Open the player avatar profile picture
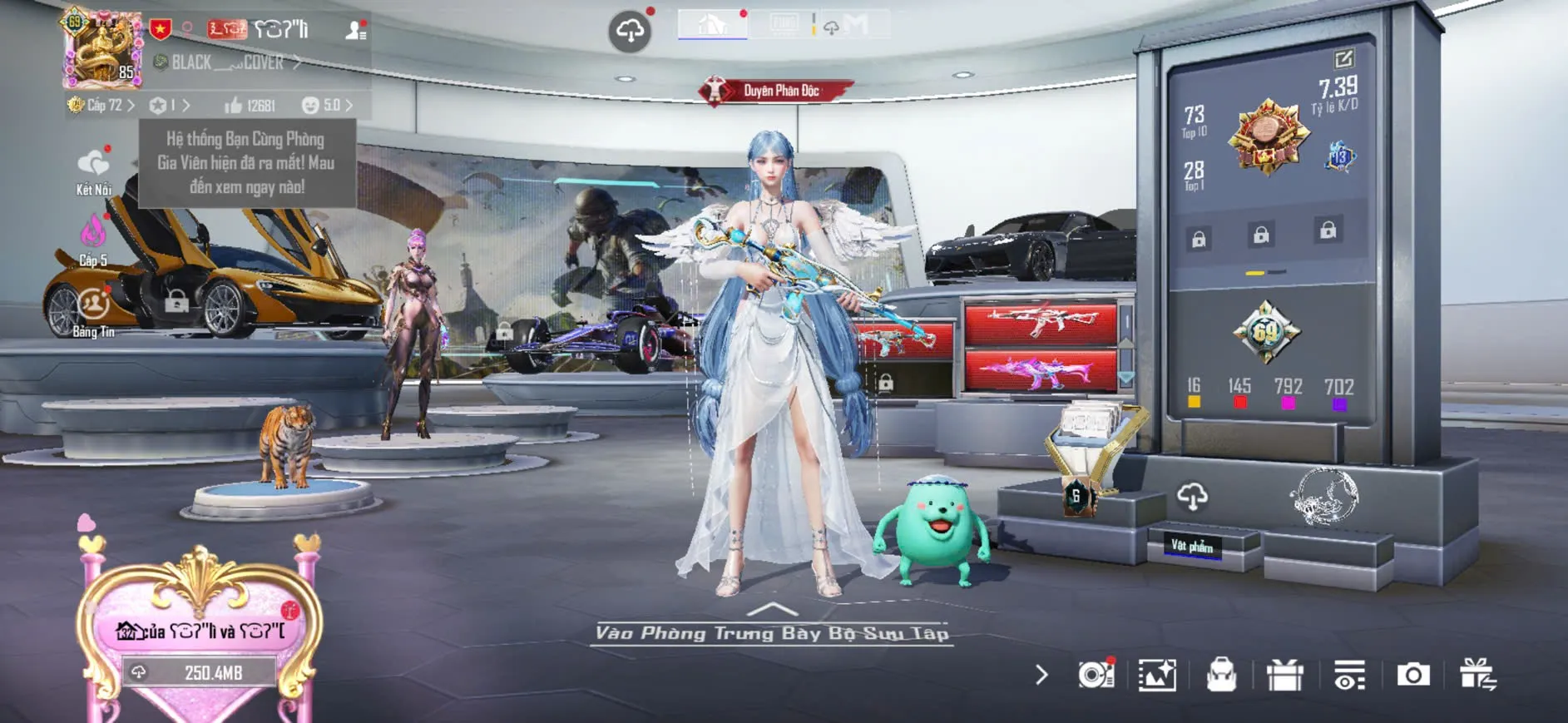Image resolution: width=1568 pixels, height=723 pixels. [x=102, y=49]
